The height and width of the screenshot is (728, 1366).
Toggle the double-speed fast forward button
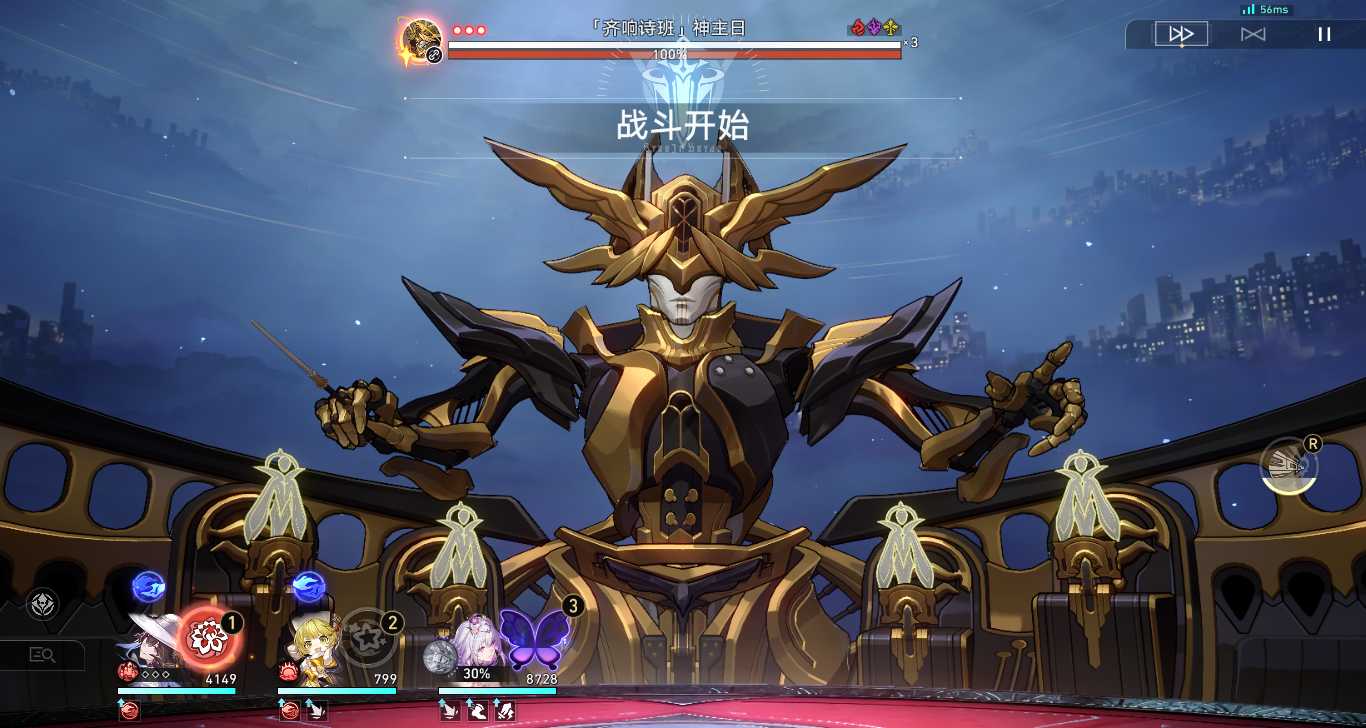(1181, 34)
